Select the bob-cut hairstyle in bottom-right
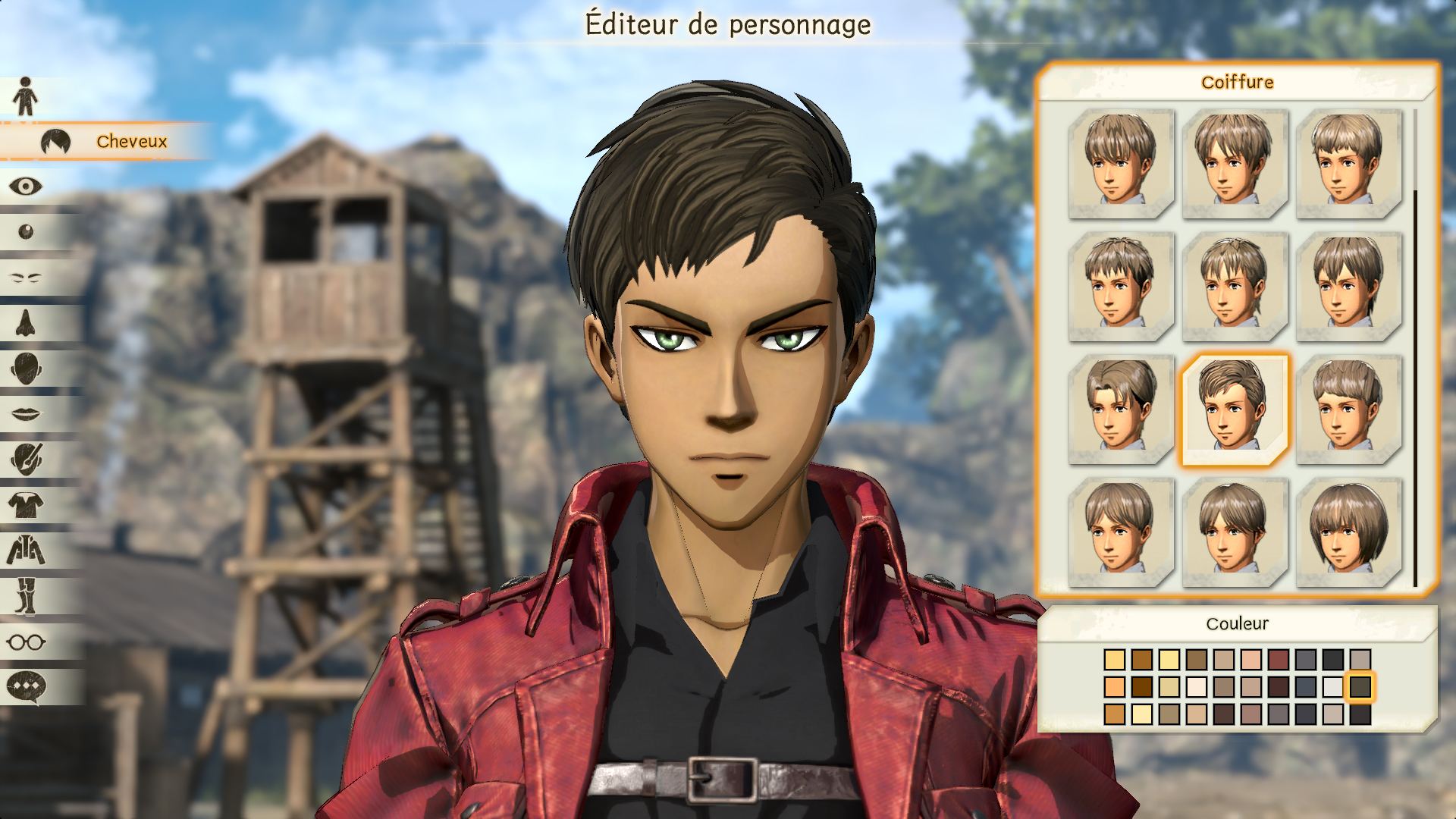 pos(1348,529)
